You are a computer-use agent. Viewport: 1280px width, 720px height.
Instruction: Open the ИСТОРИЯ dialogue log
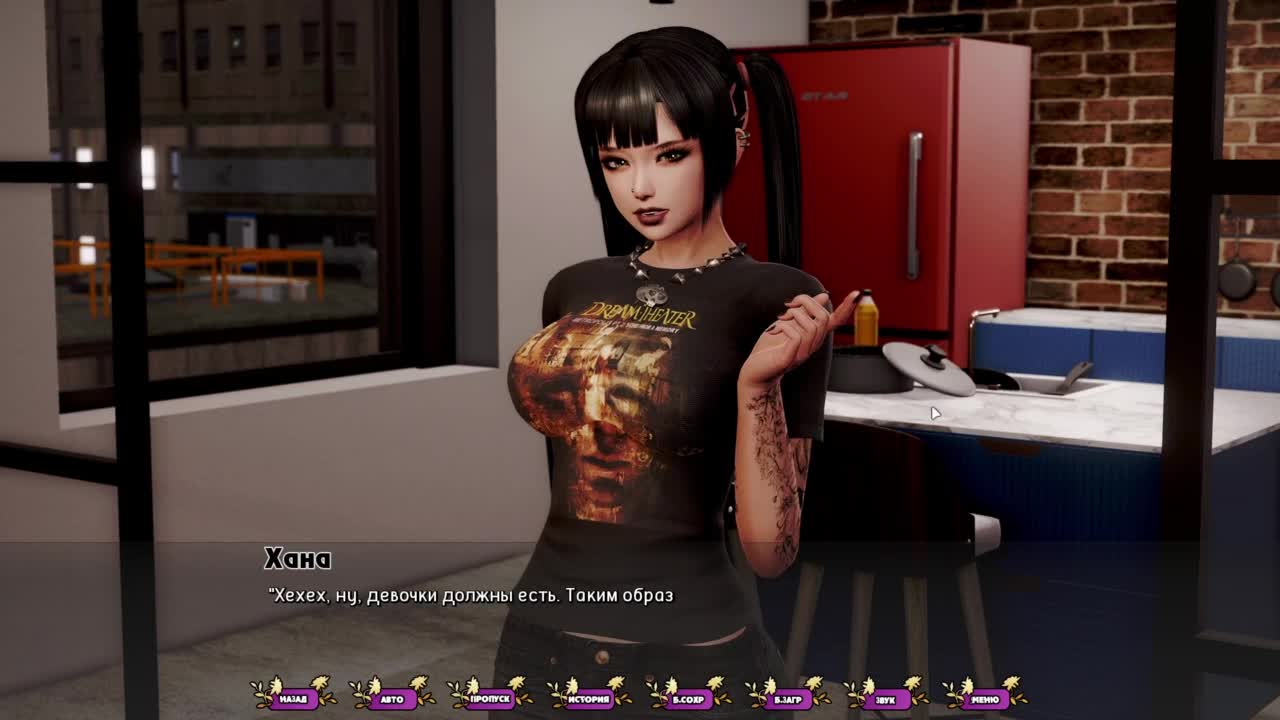(589, 698)
